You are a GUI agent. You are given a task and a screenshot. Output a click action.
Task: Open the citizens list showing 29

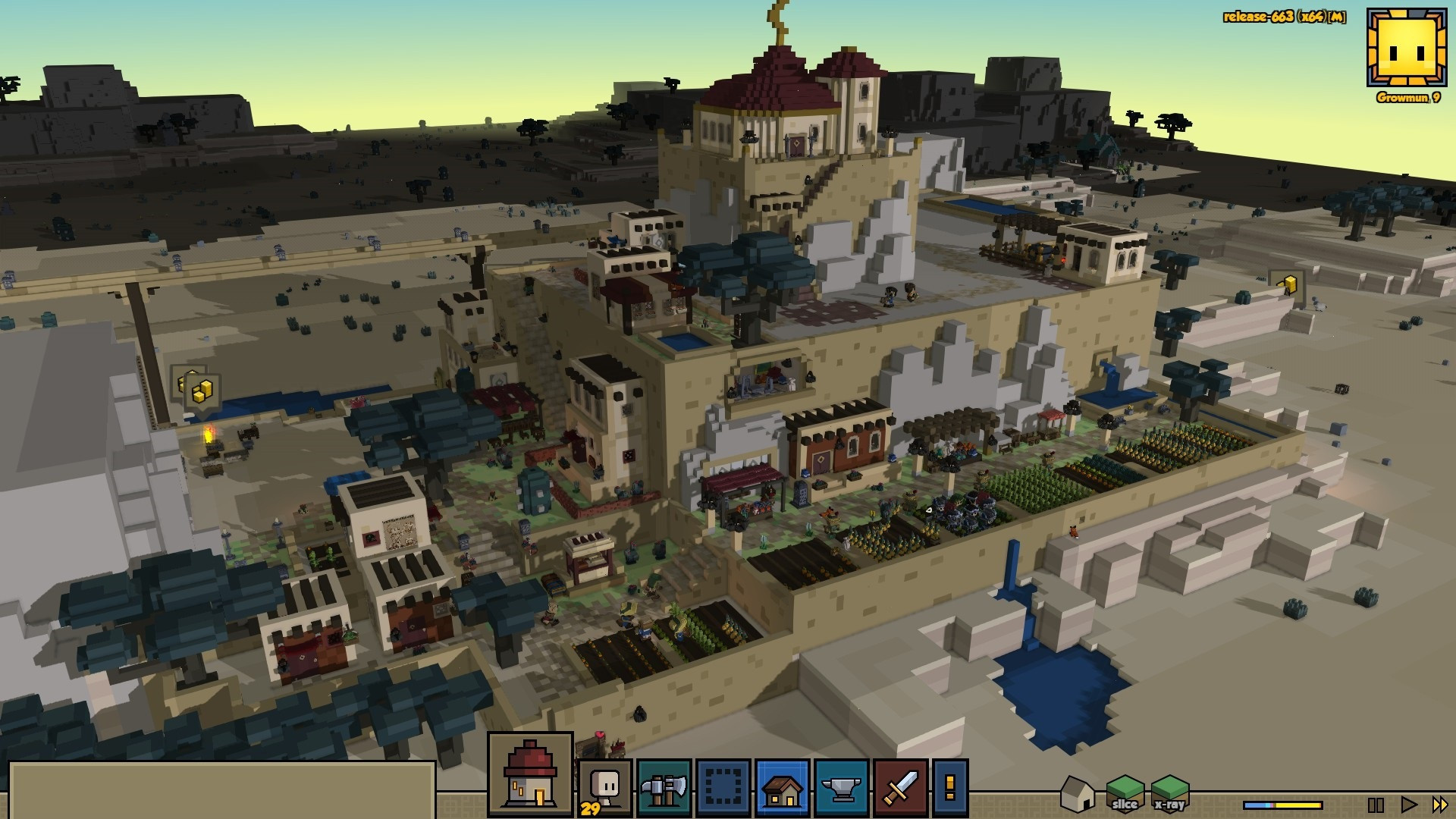(604, 789)
